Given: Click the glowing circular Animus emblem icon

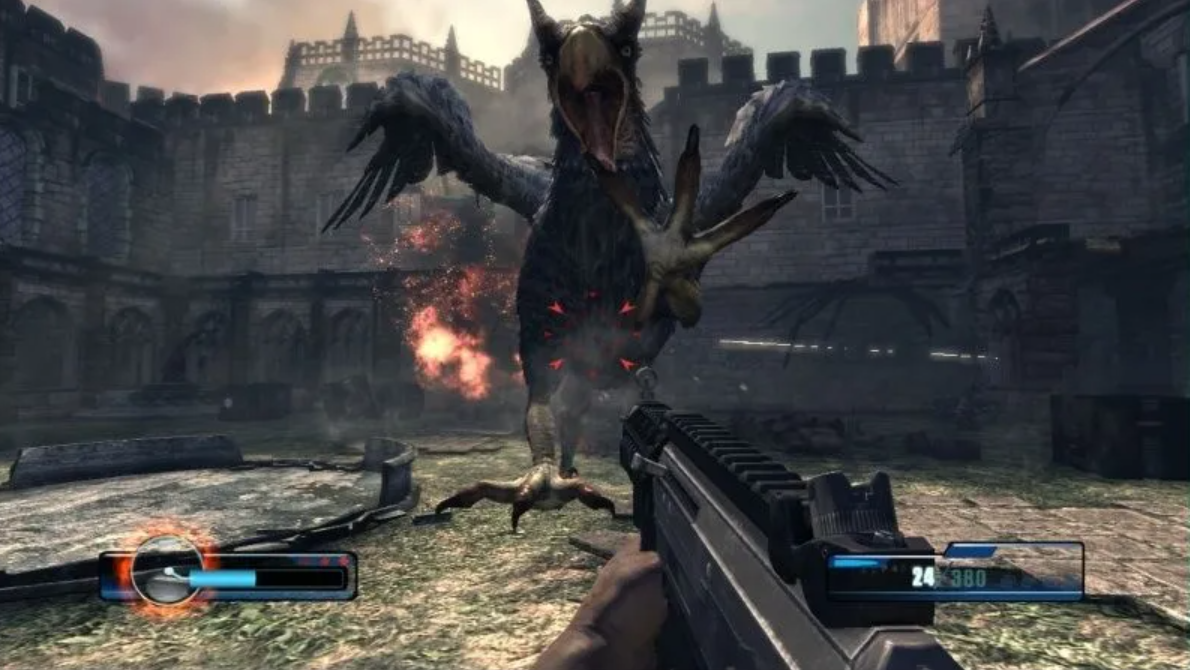Looking at the screenshot, I should 165,572.
